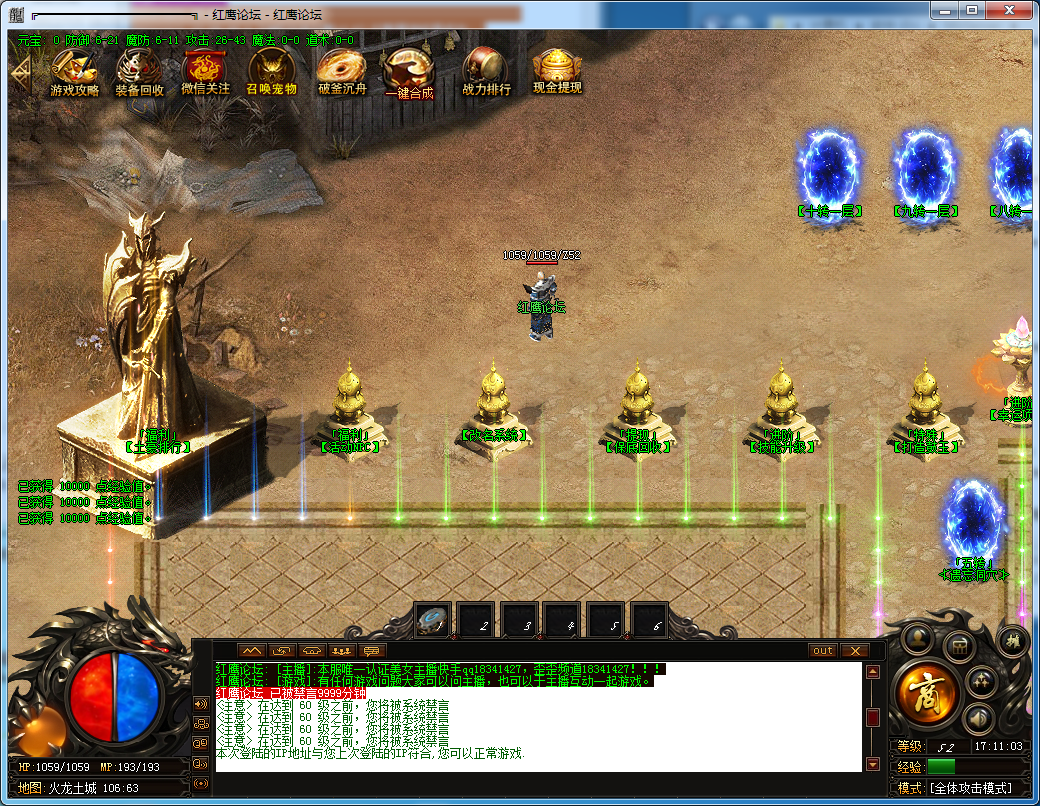1040x806 pixels.
Task: Click the 城 button in the corner
Action: pos(1012,640)
